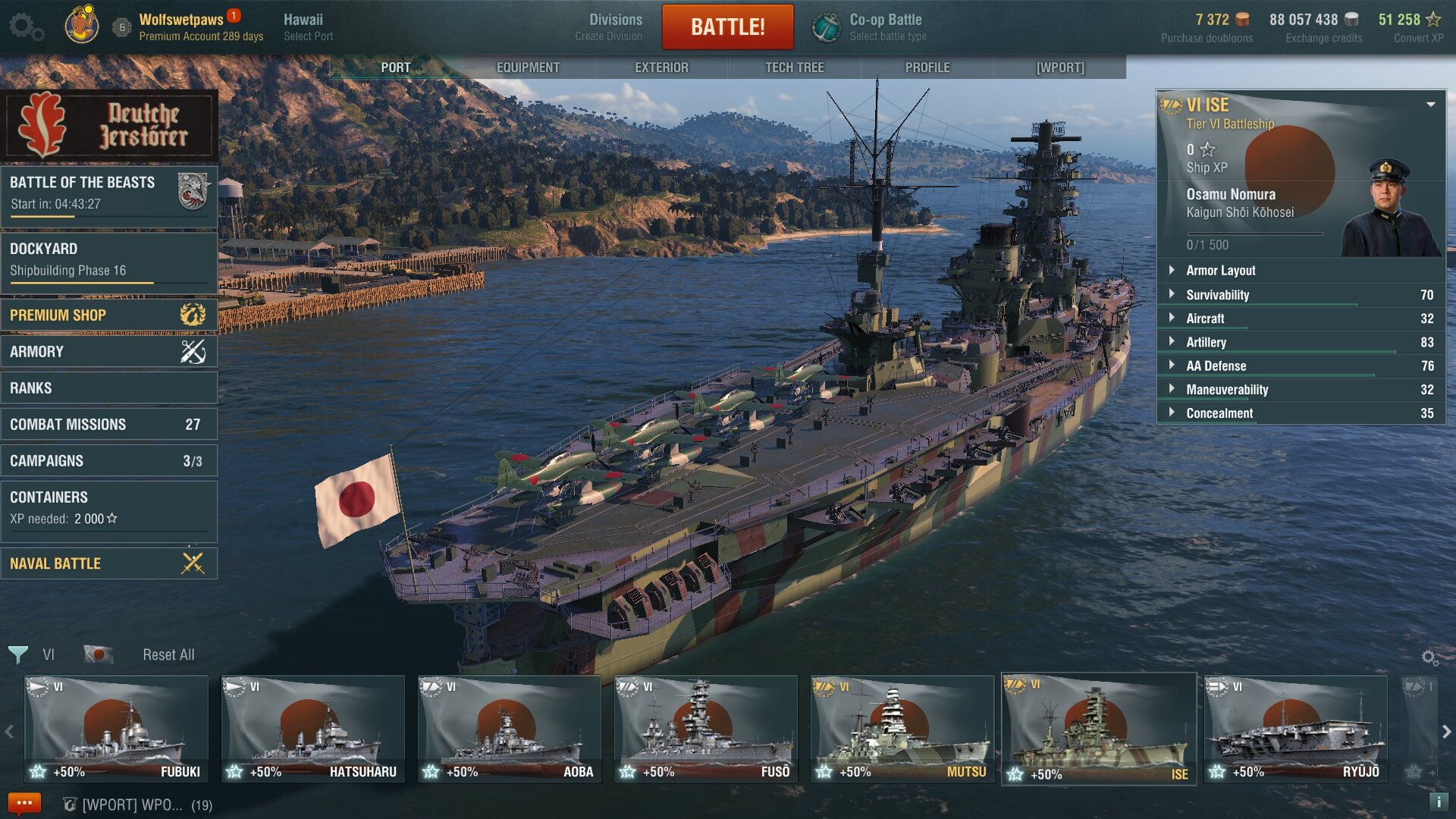Choose the Ryūjō carrier thumbnail
1456x819 pixels.
coord(1296,729)
